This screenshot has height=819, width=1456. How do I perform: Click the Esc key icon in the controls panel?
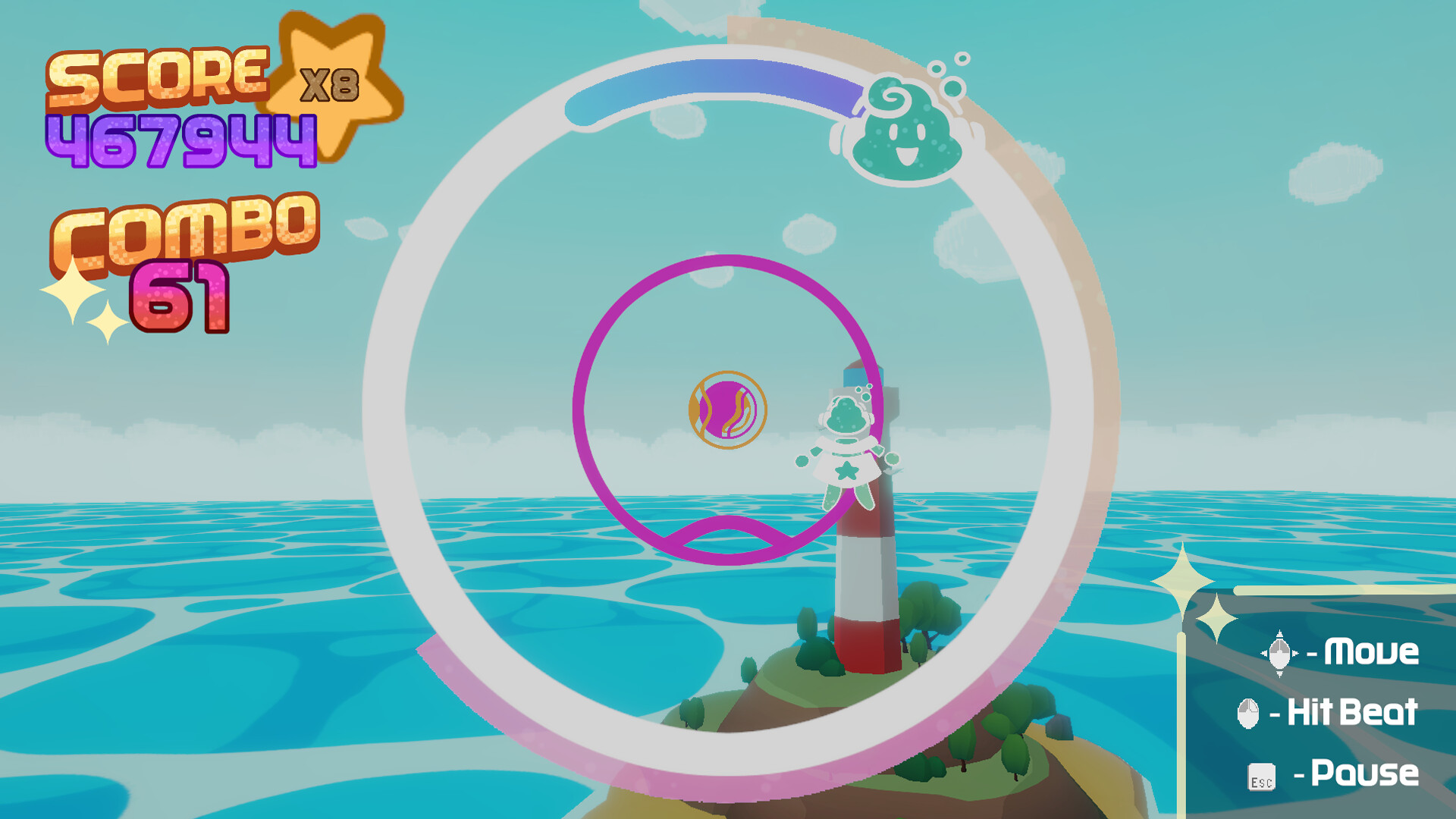click(1260, 775)
